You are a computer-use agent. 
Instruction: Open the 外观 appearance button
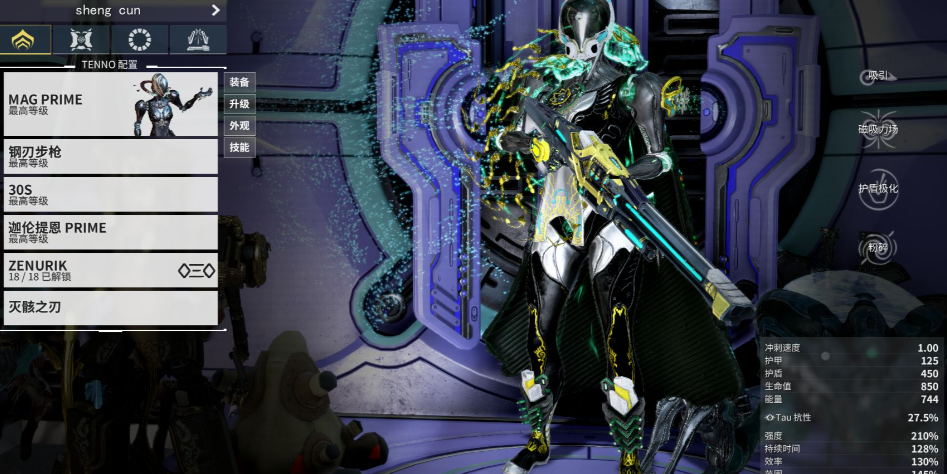pyautogui.click(x=239, y=126)
